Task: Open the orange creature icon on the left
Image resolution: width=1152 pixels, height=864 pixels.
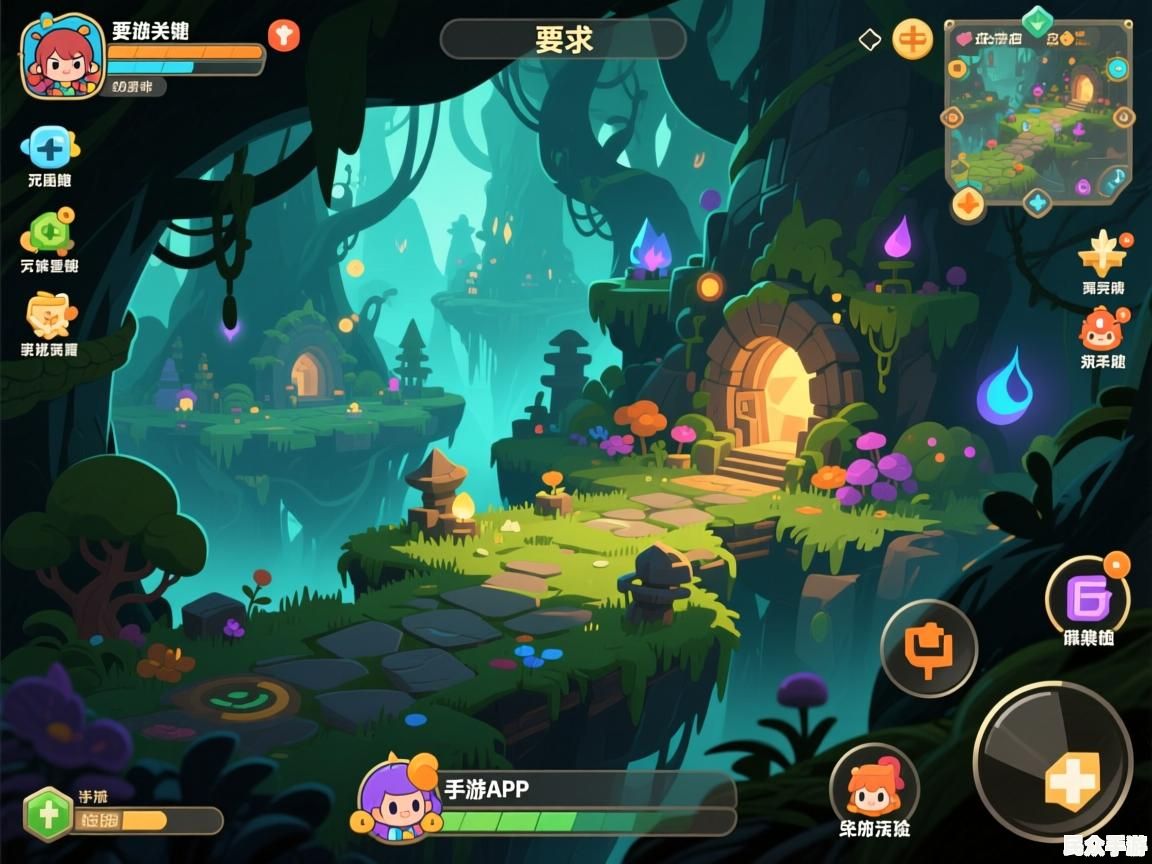Action: 49,317
